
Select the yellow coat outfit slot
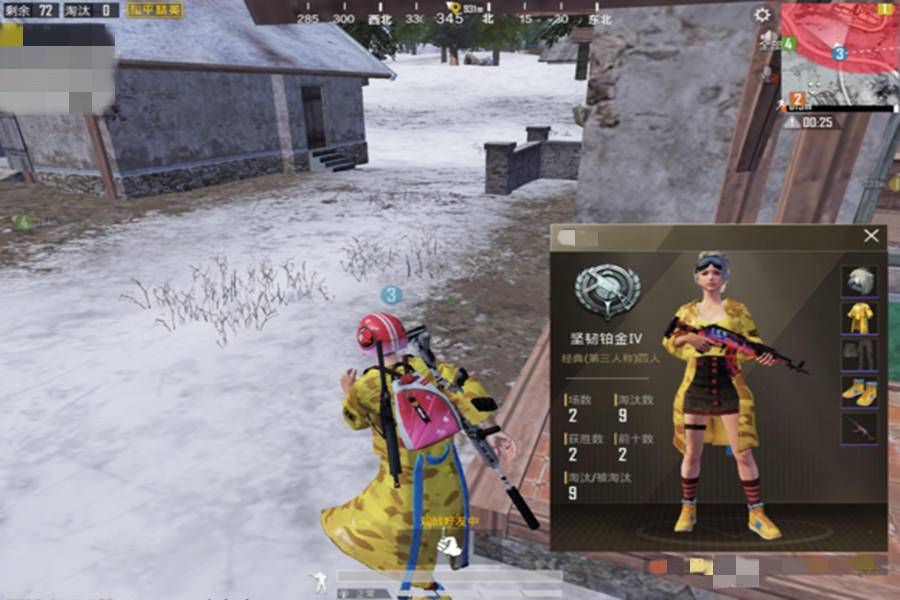[859, 318]
